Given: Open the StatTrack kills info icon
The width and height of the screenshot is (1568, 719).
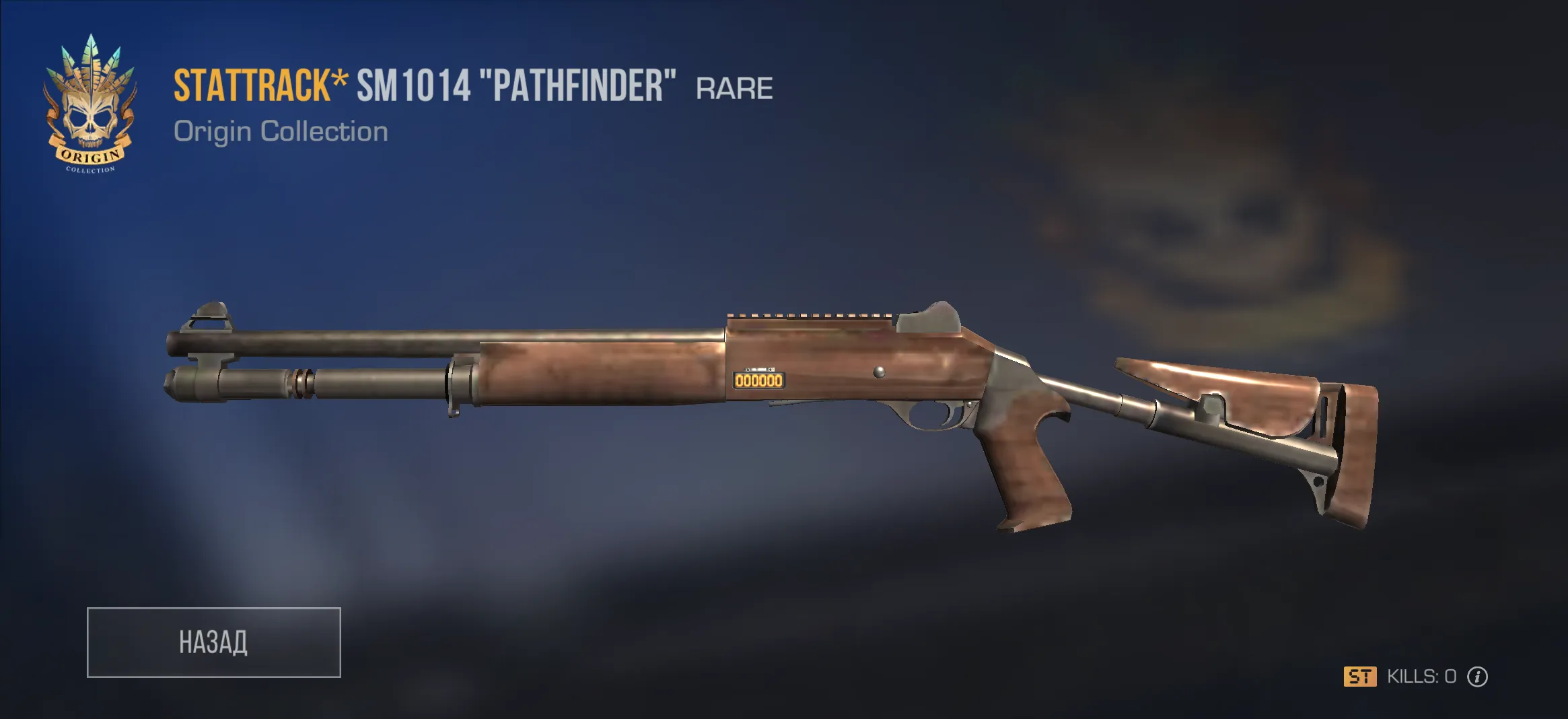Looking at the screenshot, I should click(x=1477, y=677).
